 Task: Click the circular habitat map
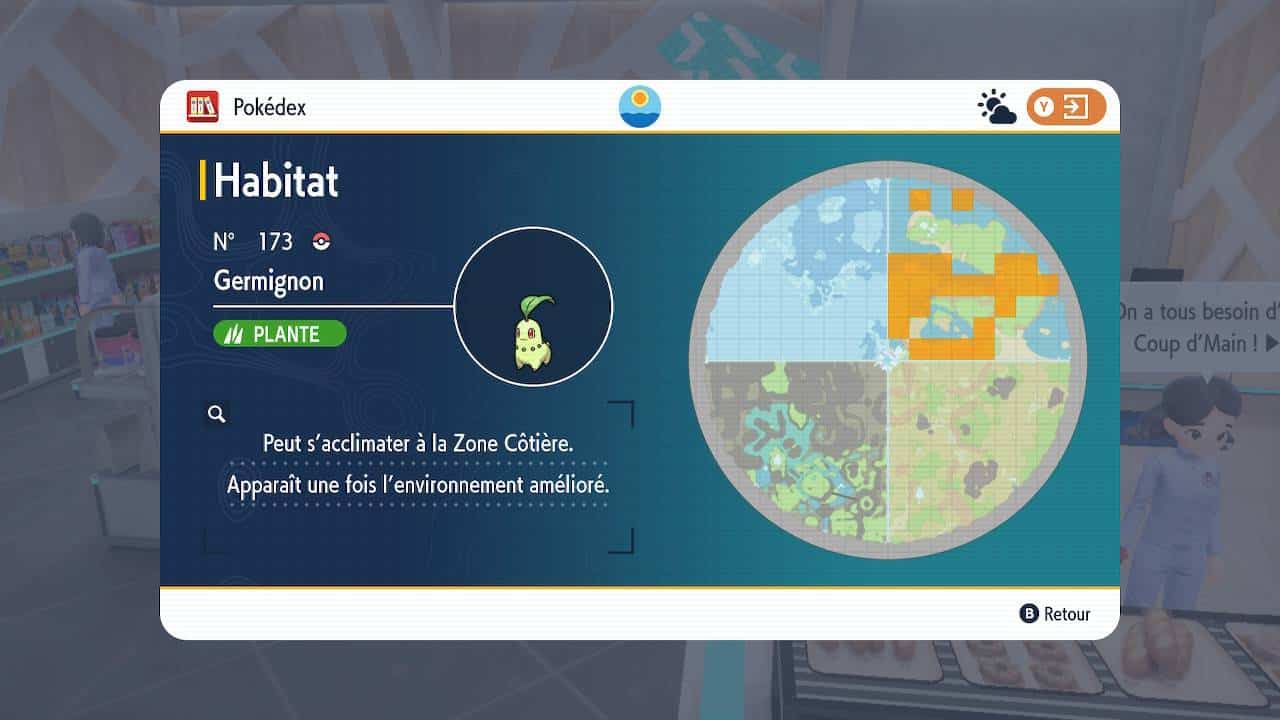887,360
